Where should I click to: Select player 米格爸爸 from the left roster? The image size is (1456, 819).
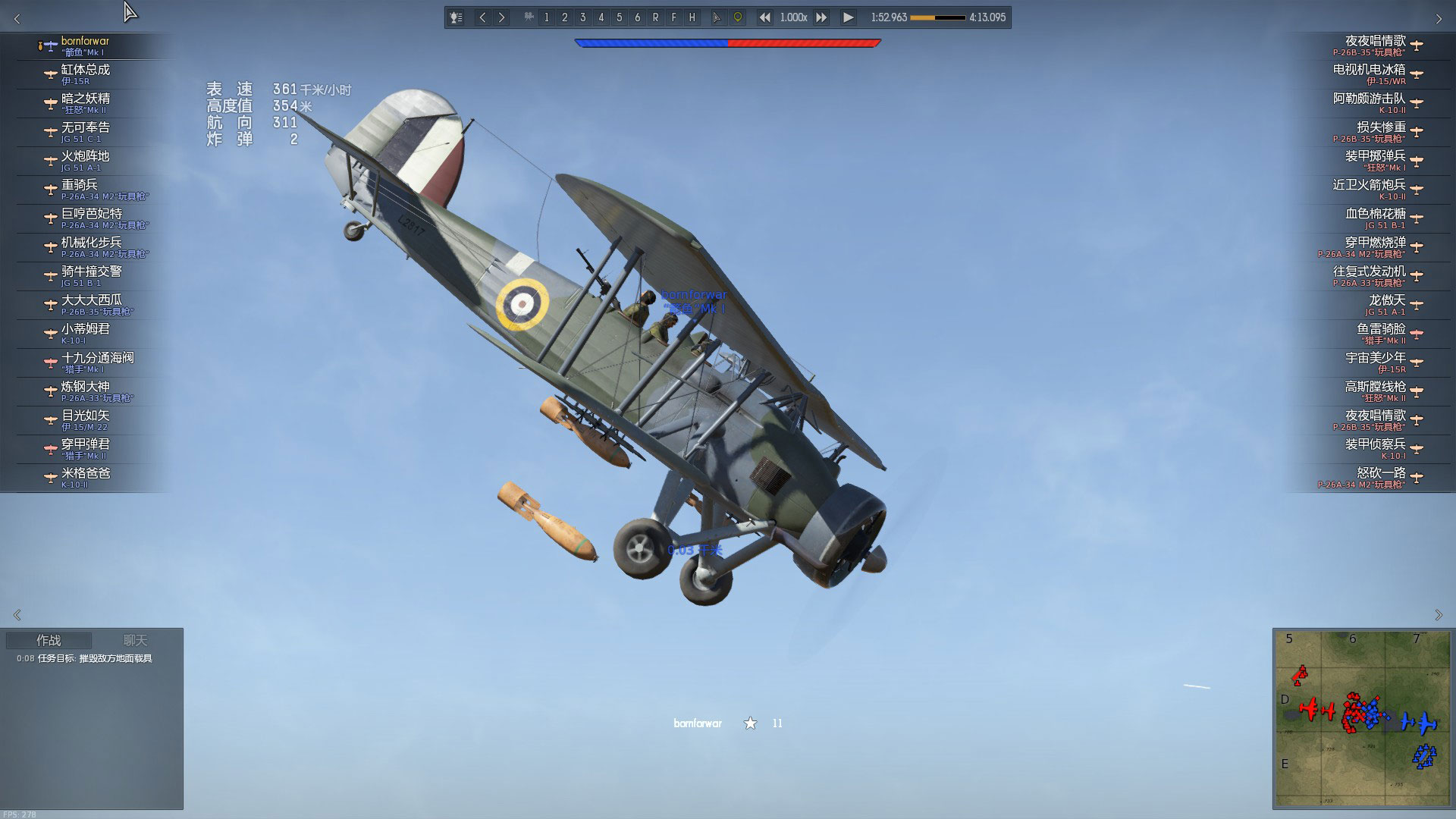pos(86,477)
